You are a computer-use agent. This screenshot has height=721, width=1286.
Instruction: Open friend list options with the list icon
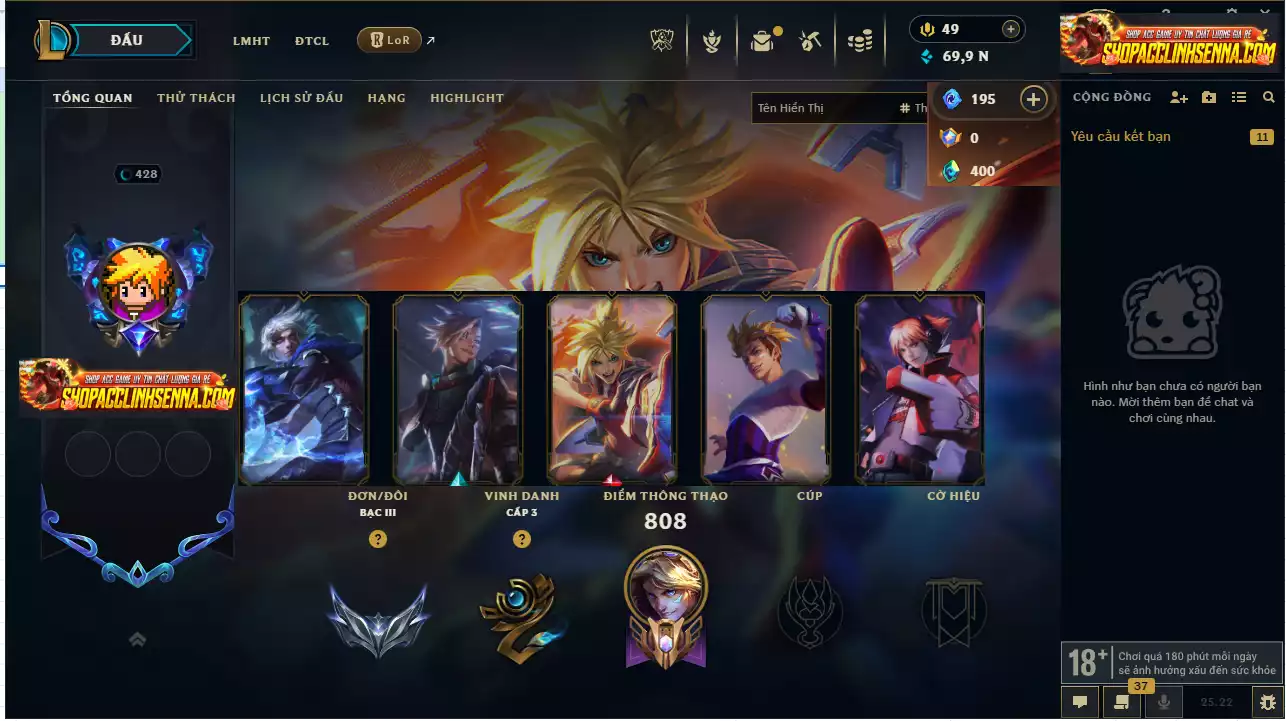pos(1238,97)
